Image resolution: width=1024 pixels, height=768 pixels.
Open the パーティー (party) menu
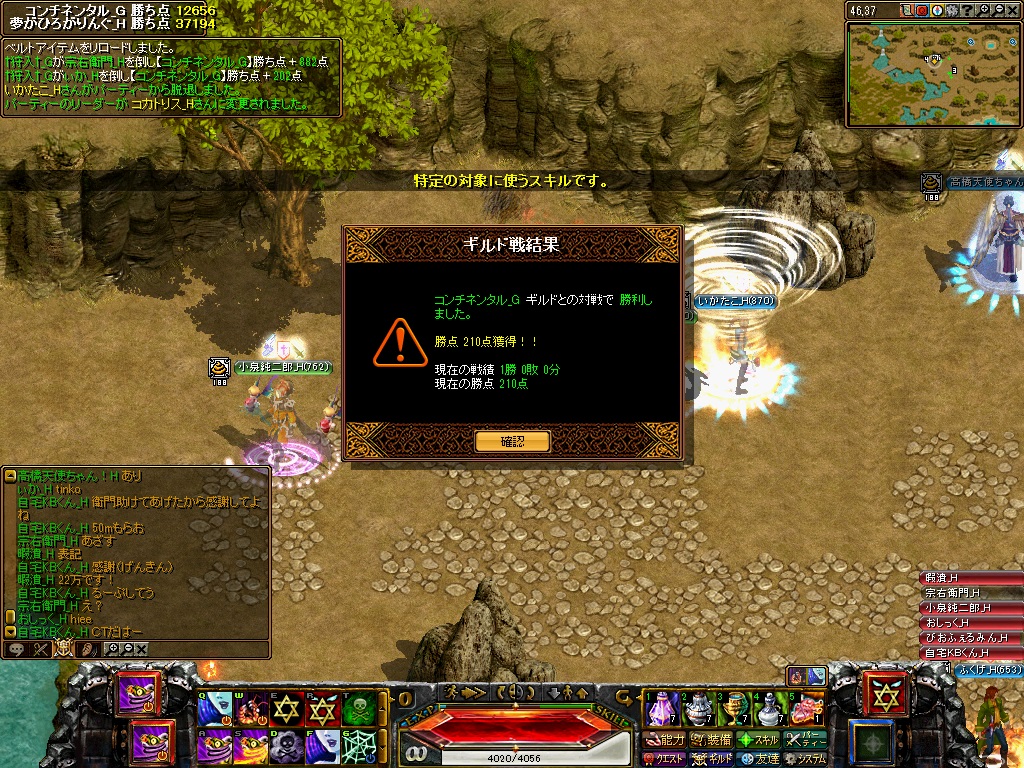pos(804,740)
